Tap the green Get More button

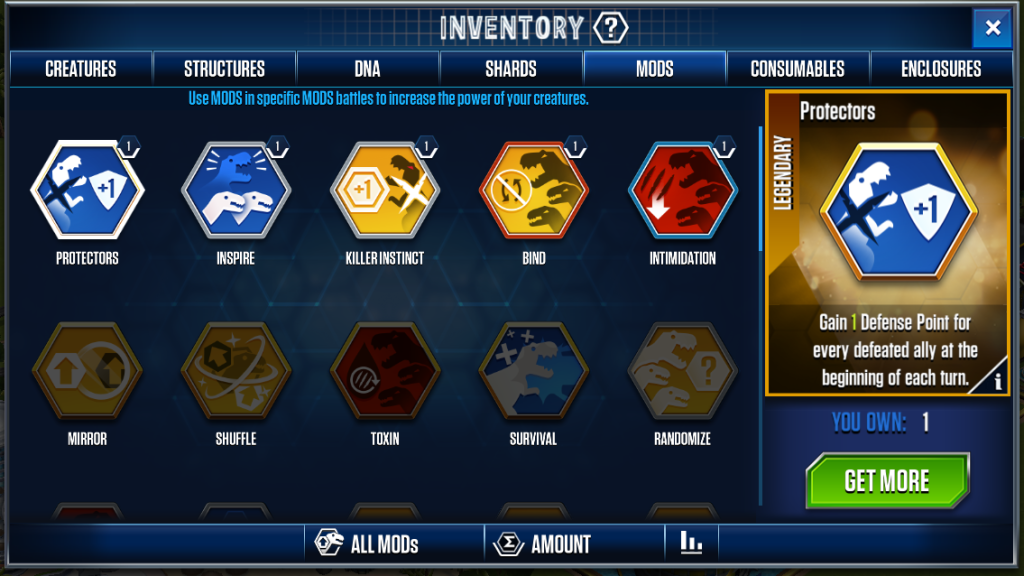click(887, 481)
